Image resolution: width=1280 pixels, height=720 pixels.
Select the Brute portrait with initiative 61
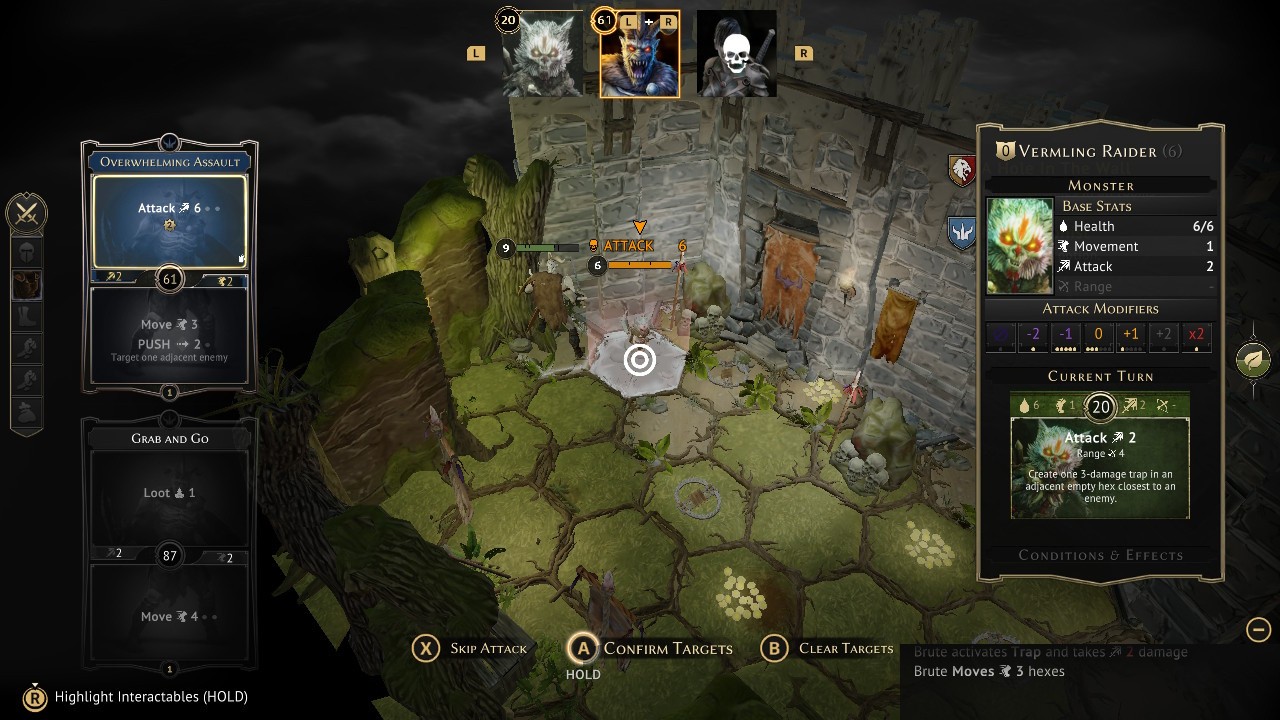click(x=639, y=56)
